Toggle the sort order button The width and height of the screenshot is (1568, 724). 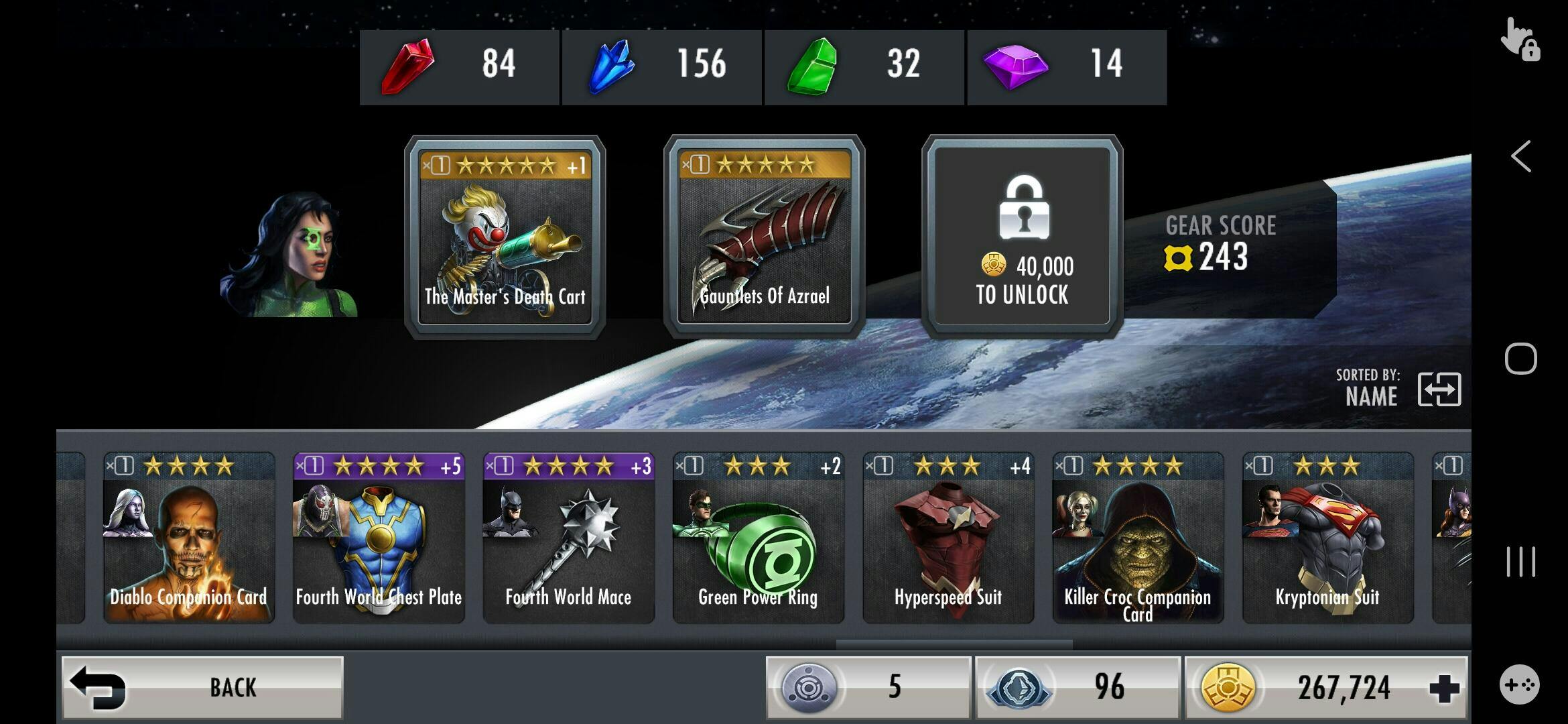tap(1439, 389)
